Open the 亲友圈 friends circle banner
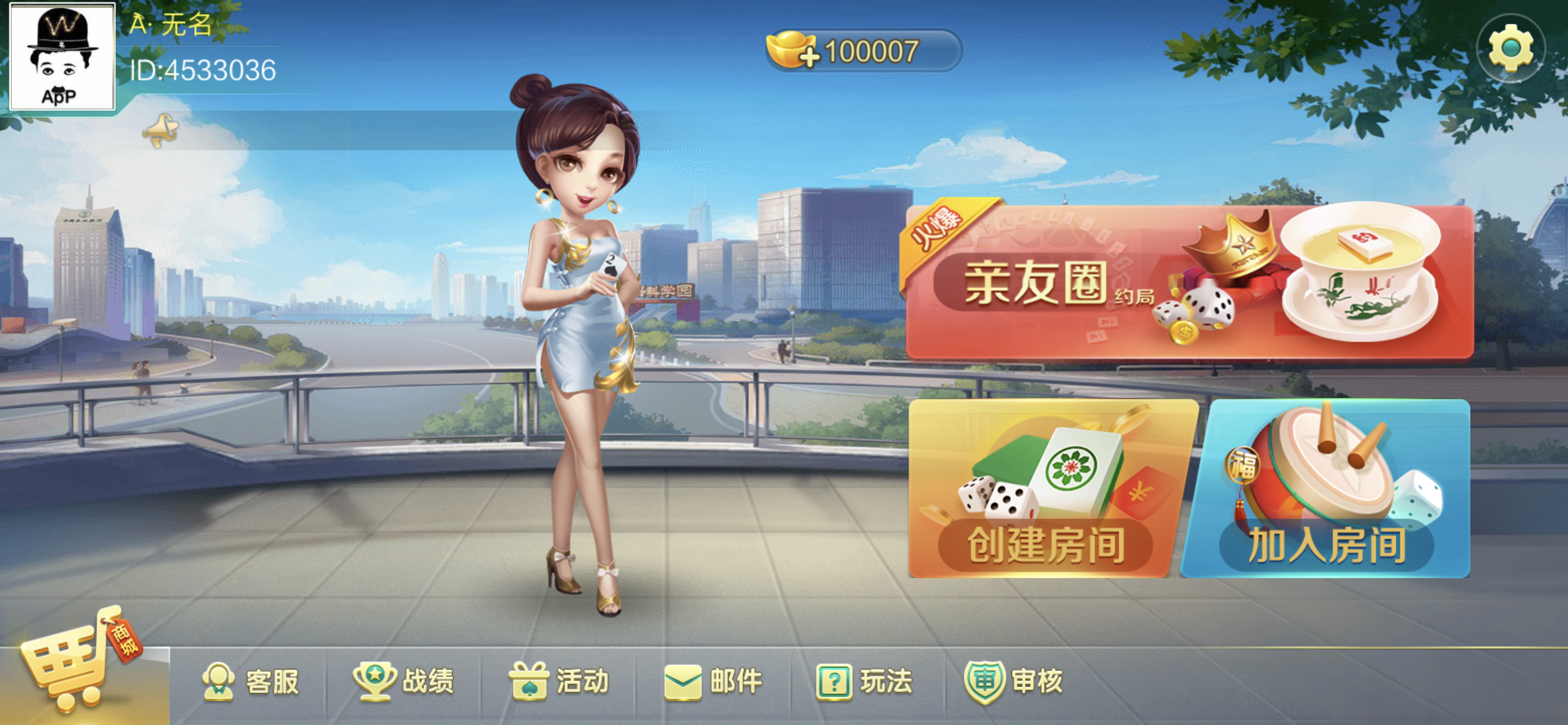Screen dimensions: 1568x725 (x=1189, y=282)
